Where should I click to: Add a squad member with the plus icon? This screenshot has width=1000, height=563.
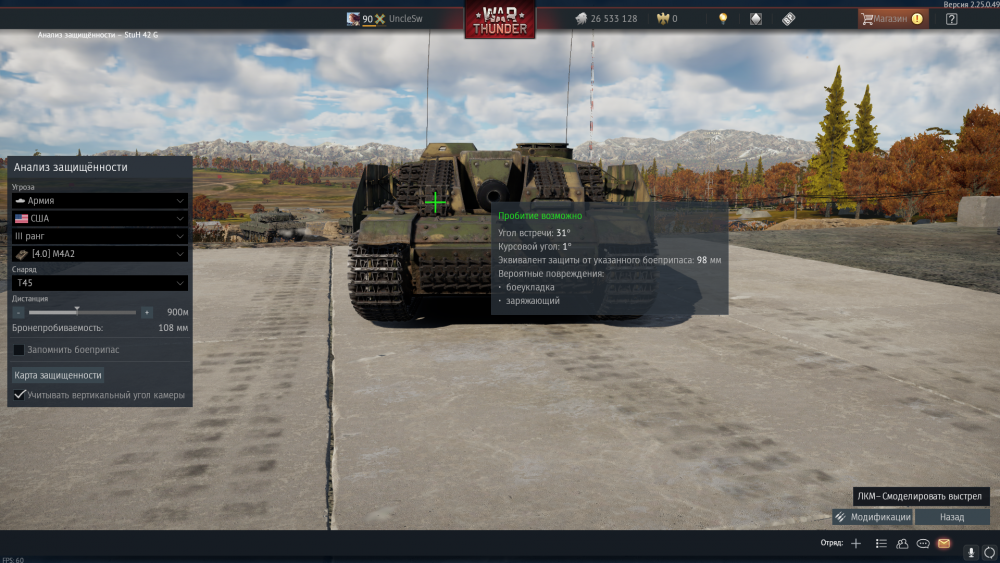(x=856, y=543)
